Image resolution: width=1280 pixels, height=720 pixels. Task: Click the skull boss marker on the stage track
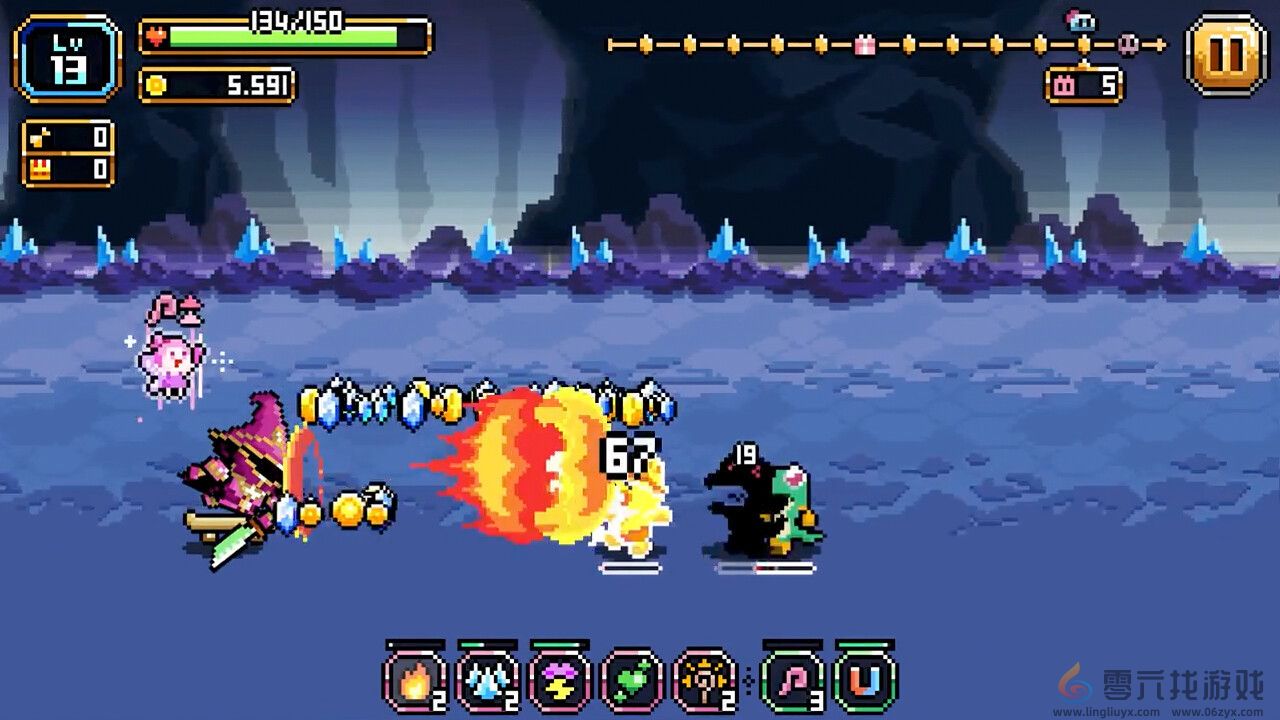[x=1128, y=44]
